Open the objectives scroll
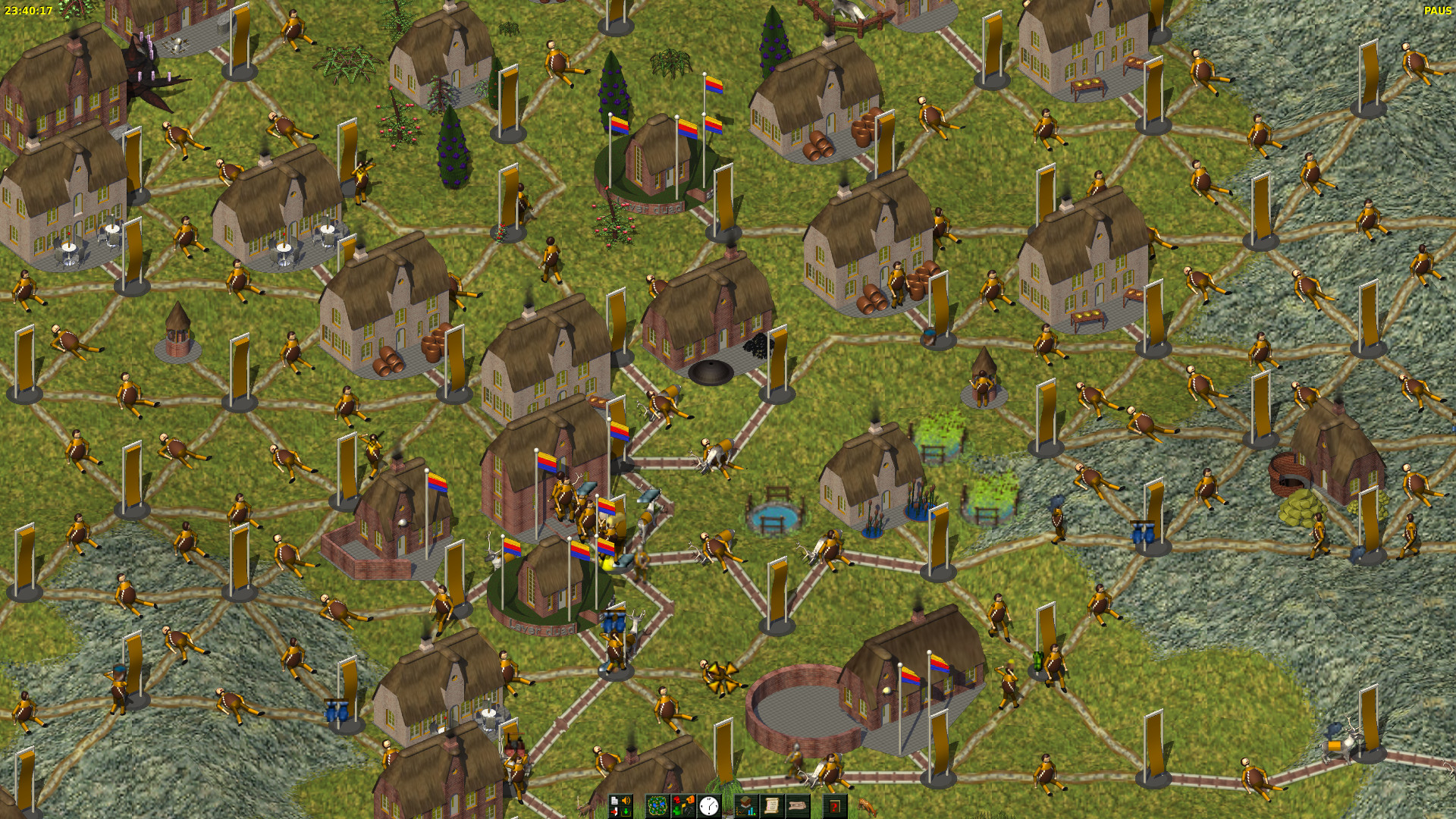This screenshot has height=819, width=1456. pyautogui.click(x=772, y=805)
